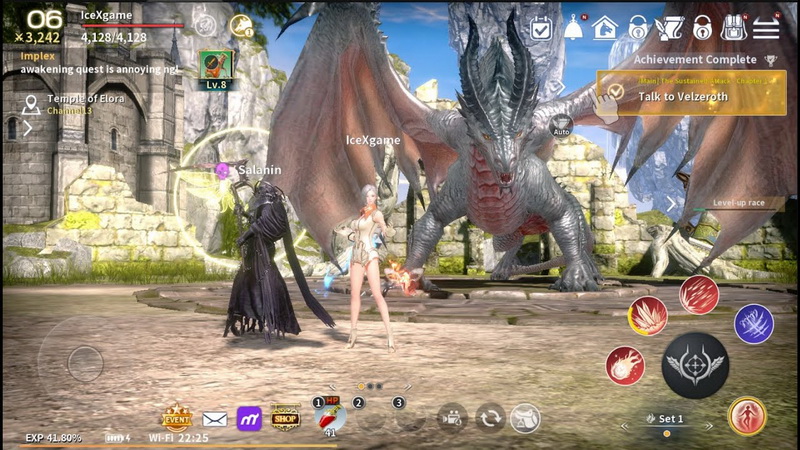Open the purple Moot community icon
The image size is (800, 450).
click(249, 418)
